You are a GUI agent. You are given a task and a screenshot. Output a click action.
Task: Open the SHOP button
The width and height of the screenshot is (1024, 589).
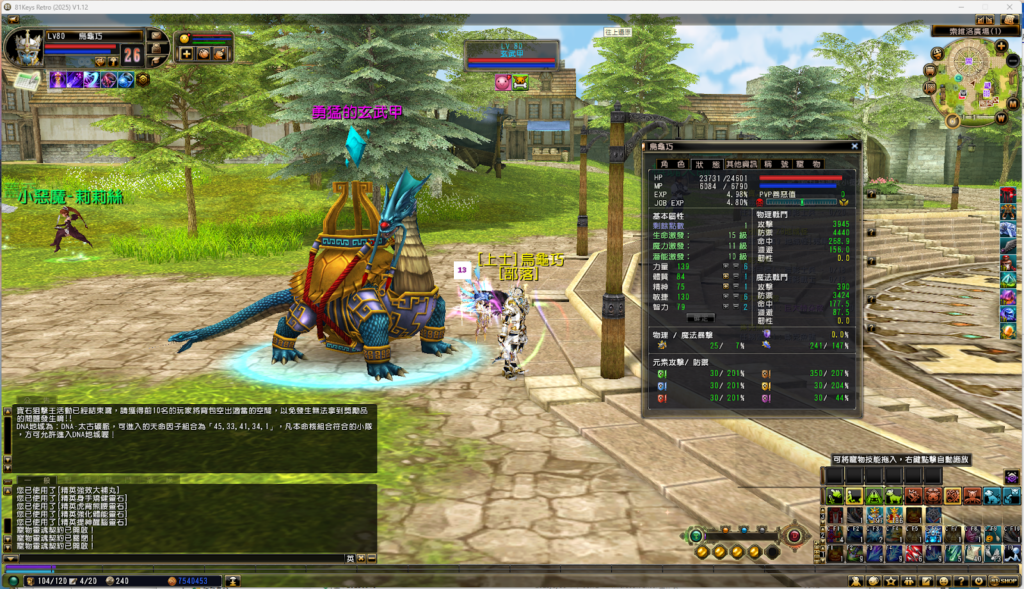point(1002,581)
